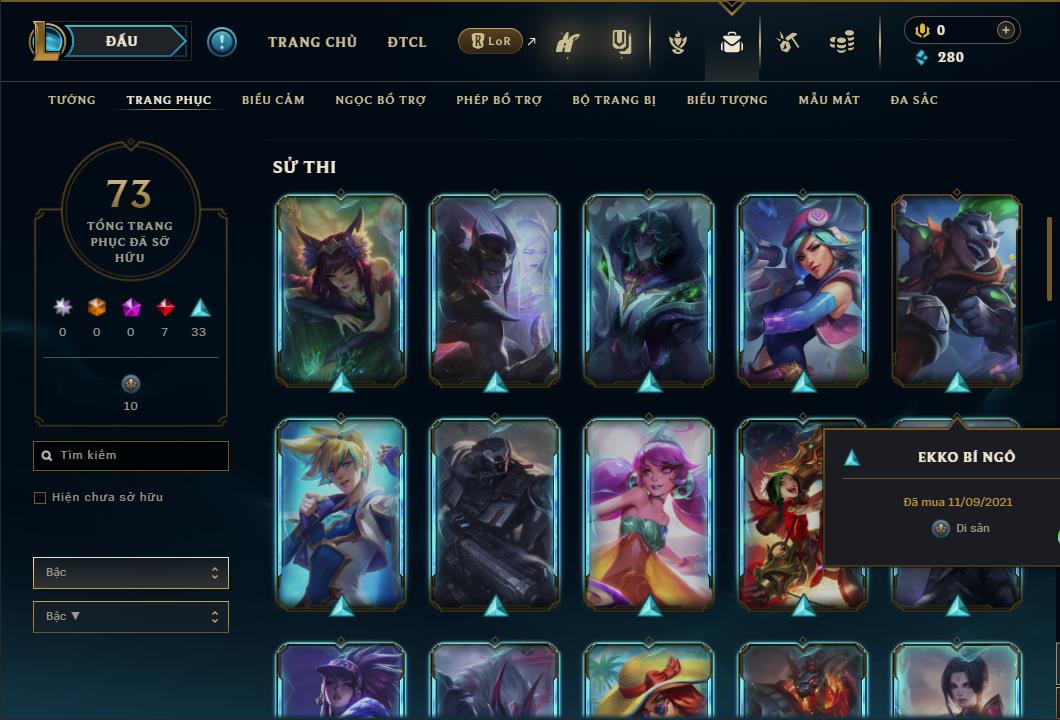This screenshot has height=720, width=1060.
Task: Go to the ĐTCL mode
Action: [407, 42]
